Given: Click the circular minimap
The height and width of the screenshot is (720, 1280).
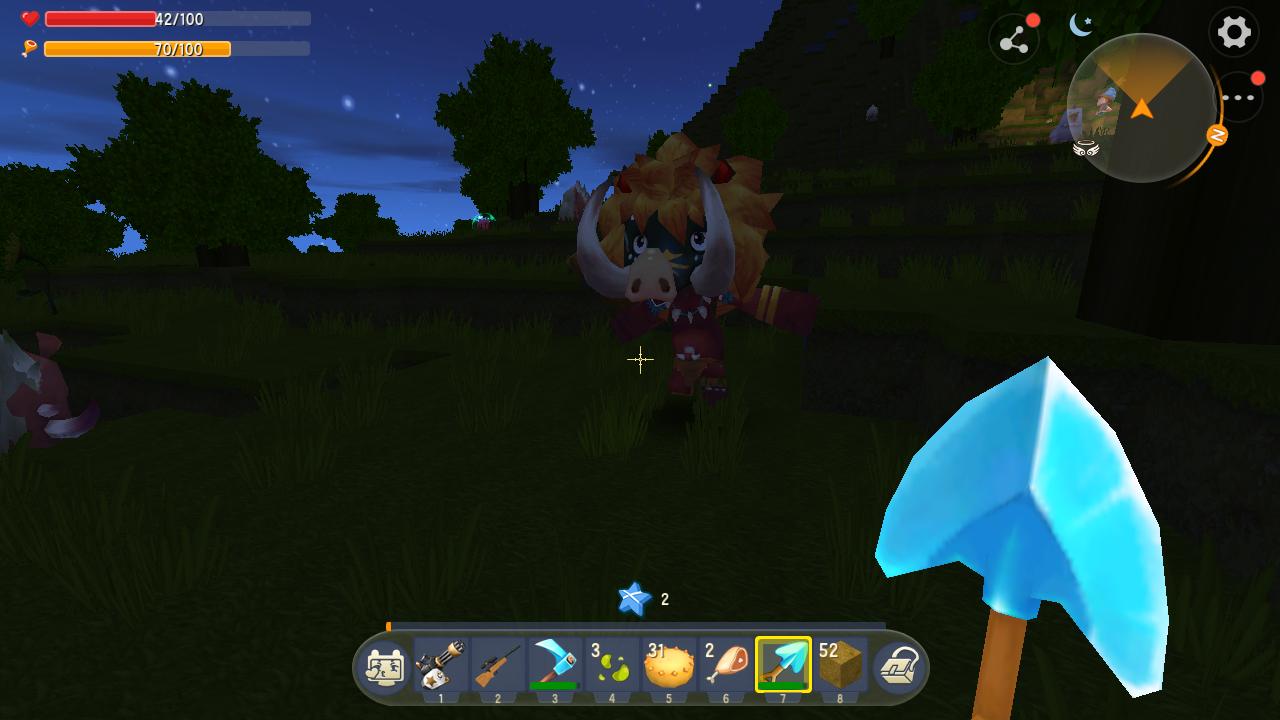Looking at the screenshot, I should point(1141,108).
